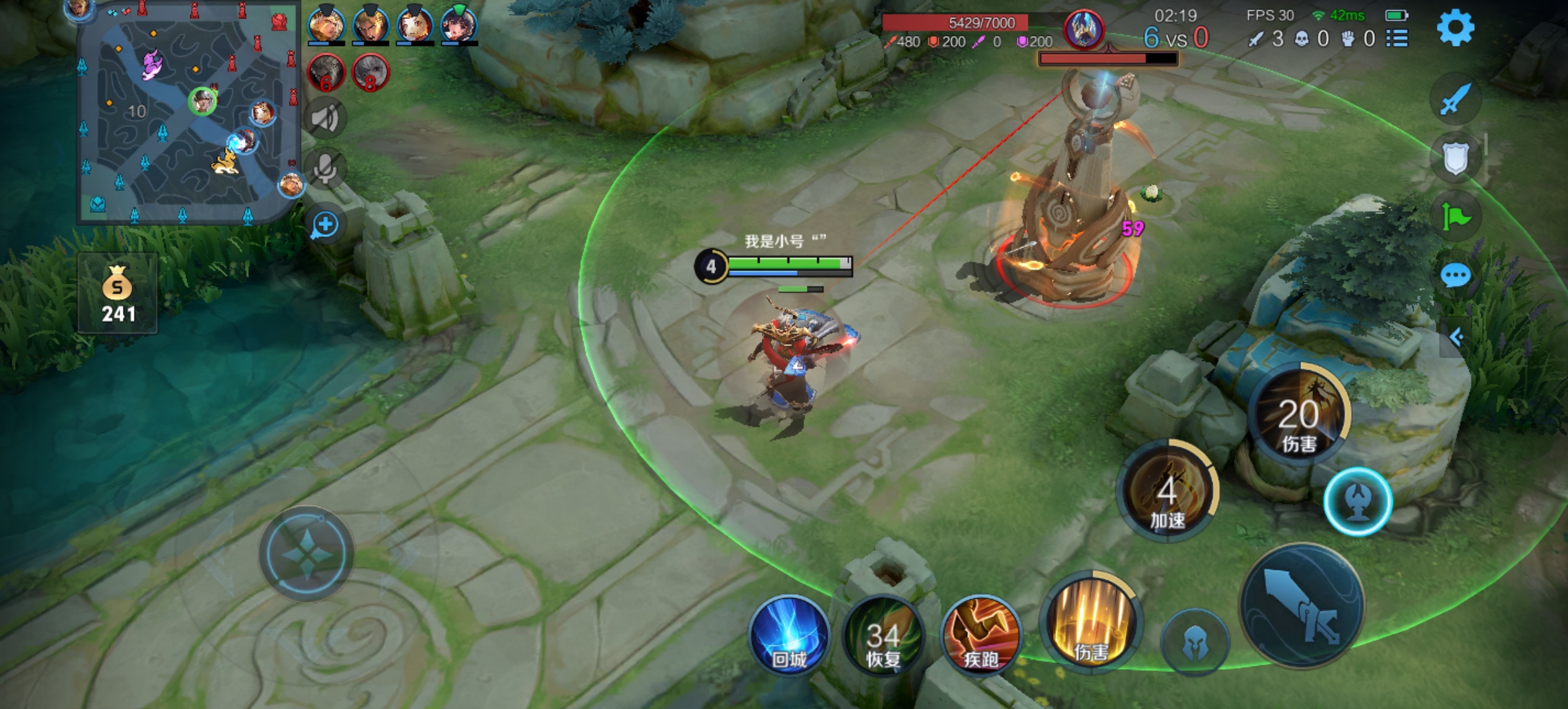Activate the 恢复 heal ability
This screenshot has width=1568, height=709.
point(883,635)
